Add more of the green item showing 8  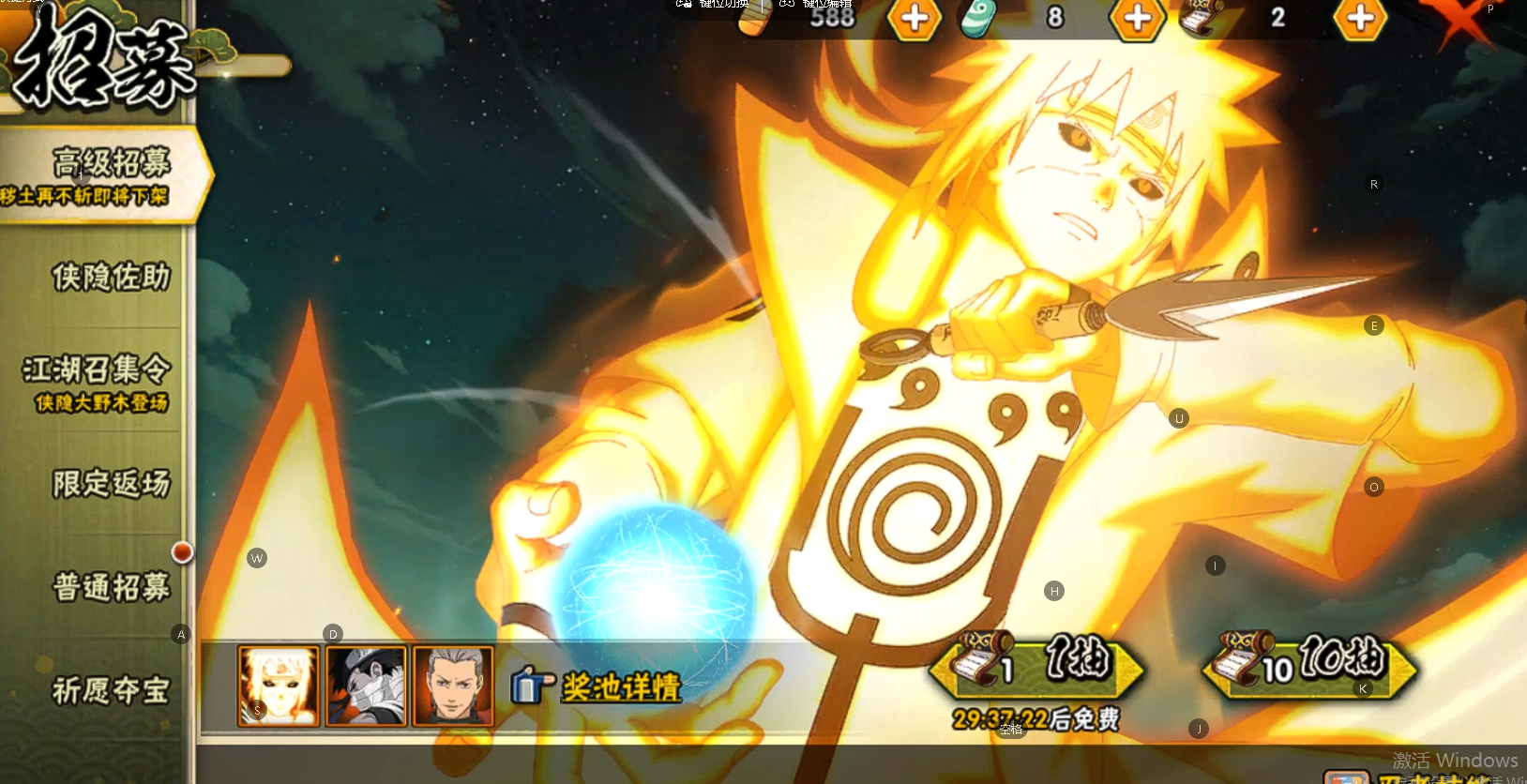click(x=1137, y=18)
